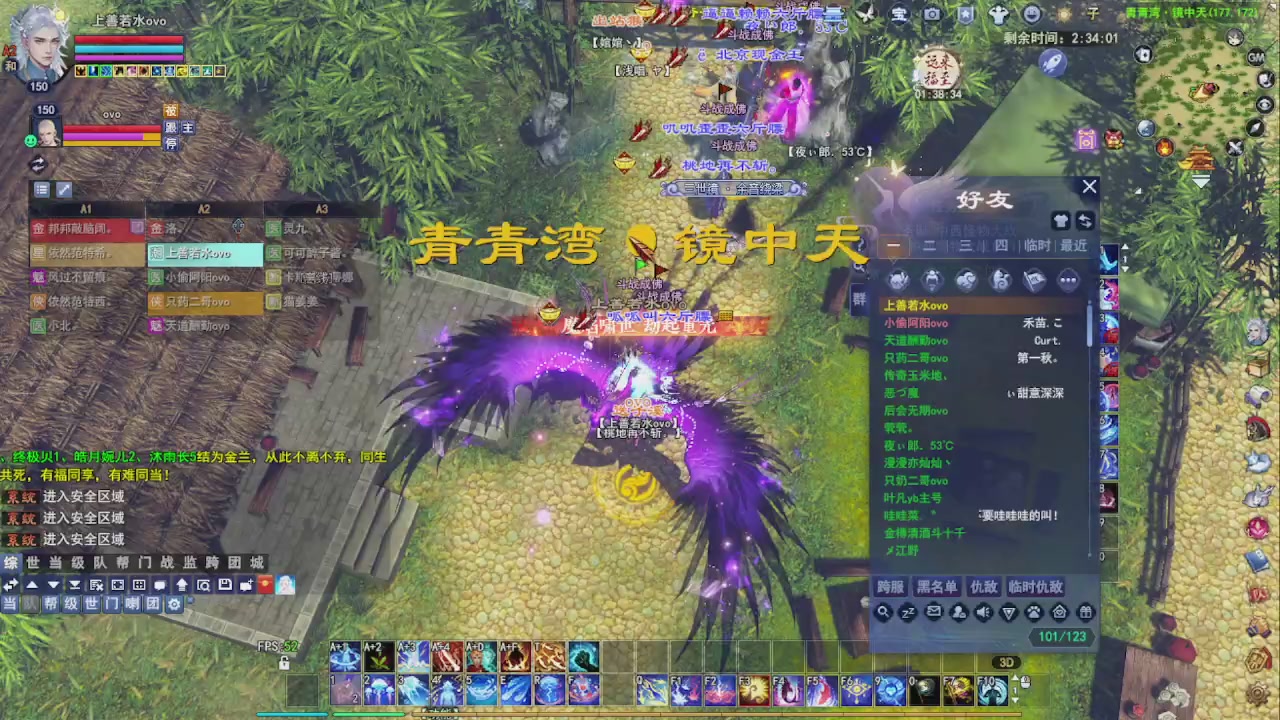Click the green progress bar above the skill hotbar
The width and height of the screenshot is (1280, 720).
coord(369,712)
